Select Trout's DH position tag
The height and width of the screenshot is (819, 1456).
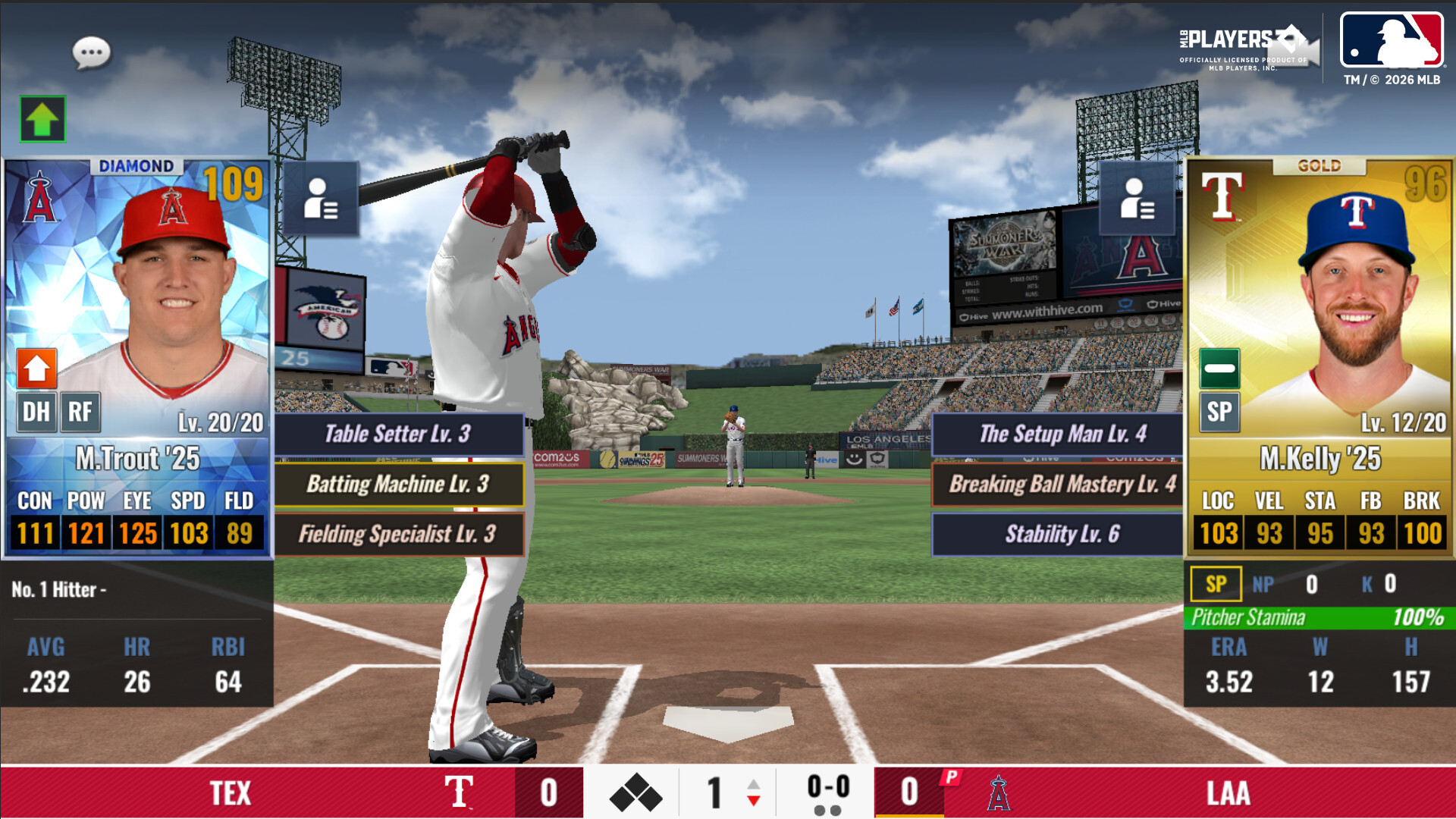click(x=35, y=412)
